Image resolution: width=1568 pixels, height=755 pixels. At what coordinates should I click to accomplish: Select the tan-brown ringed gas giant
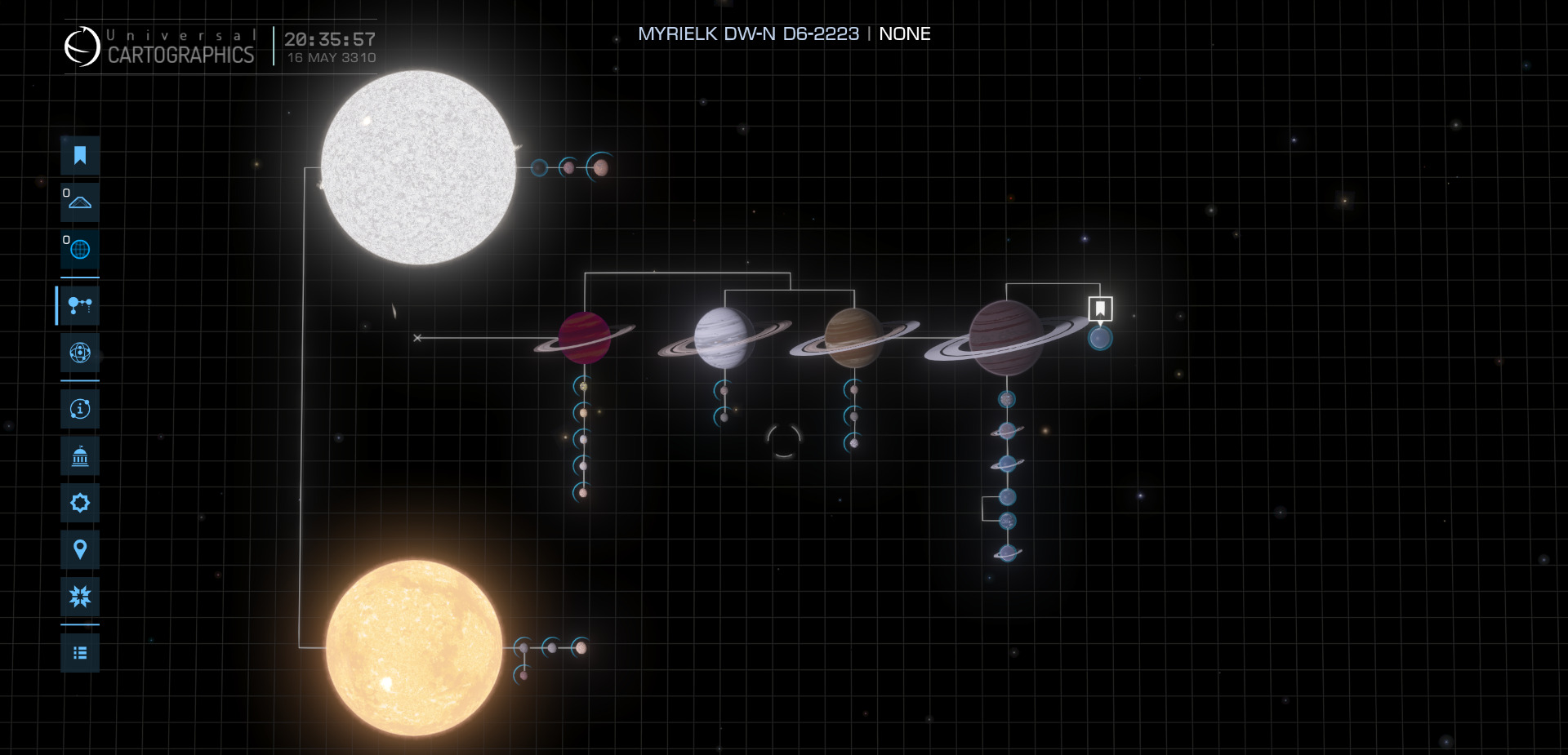(853, 337)
